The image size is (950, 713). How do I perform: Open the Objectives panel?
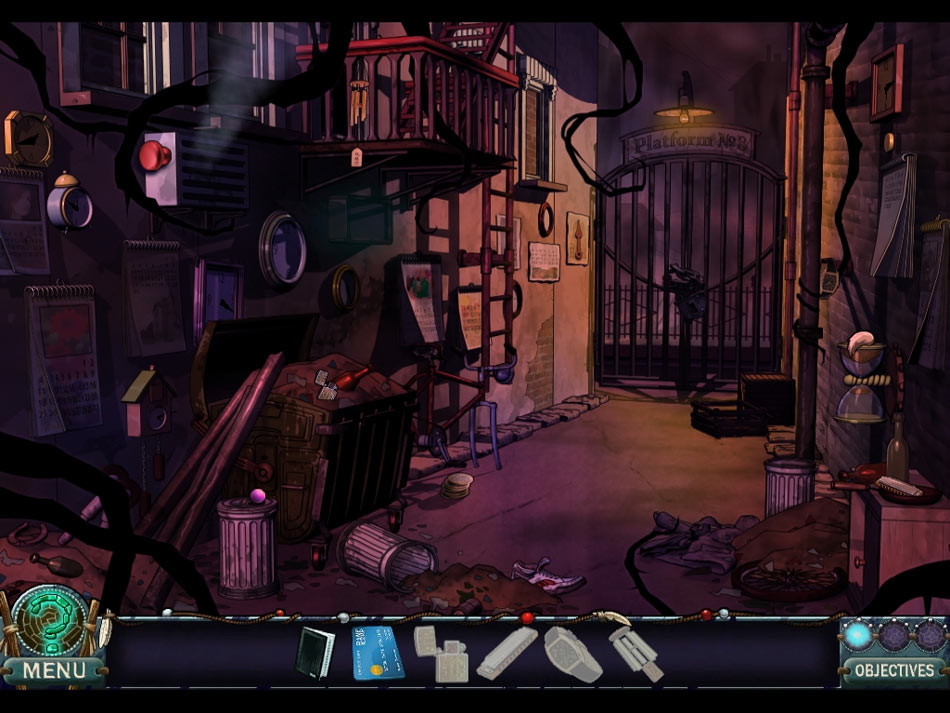[x=894, y=670]
